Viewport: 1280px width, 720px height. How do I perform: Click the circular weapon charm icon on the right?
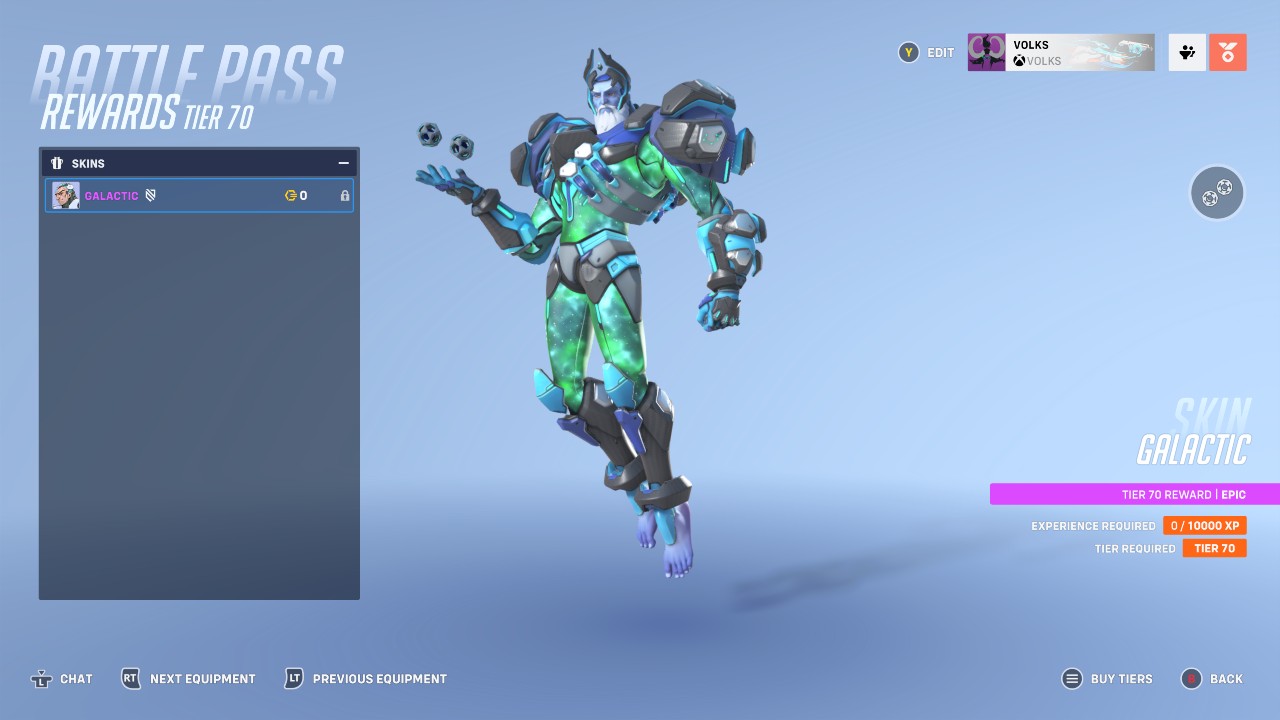pos(1216,192)
